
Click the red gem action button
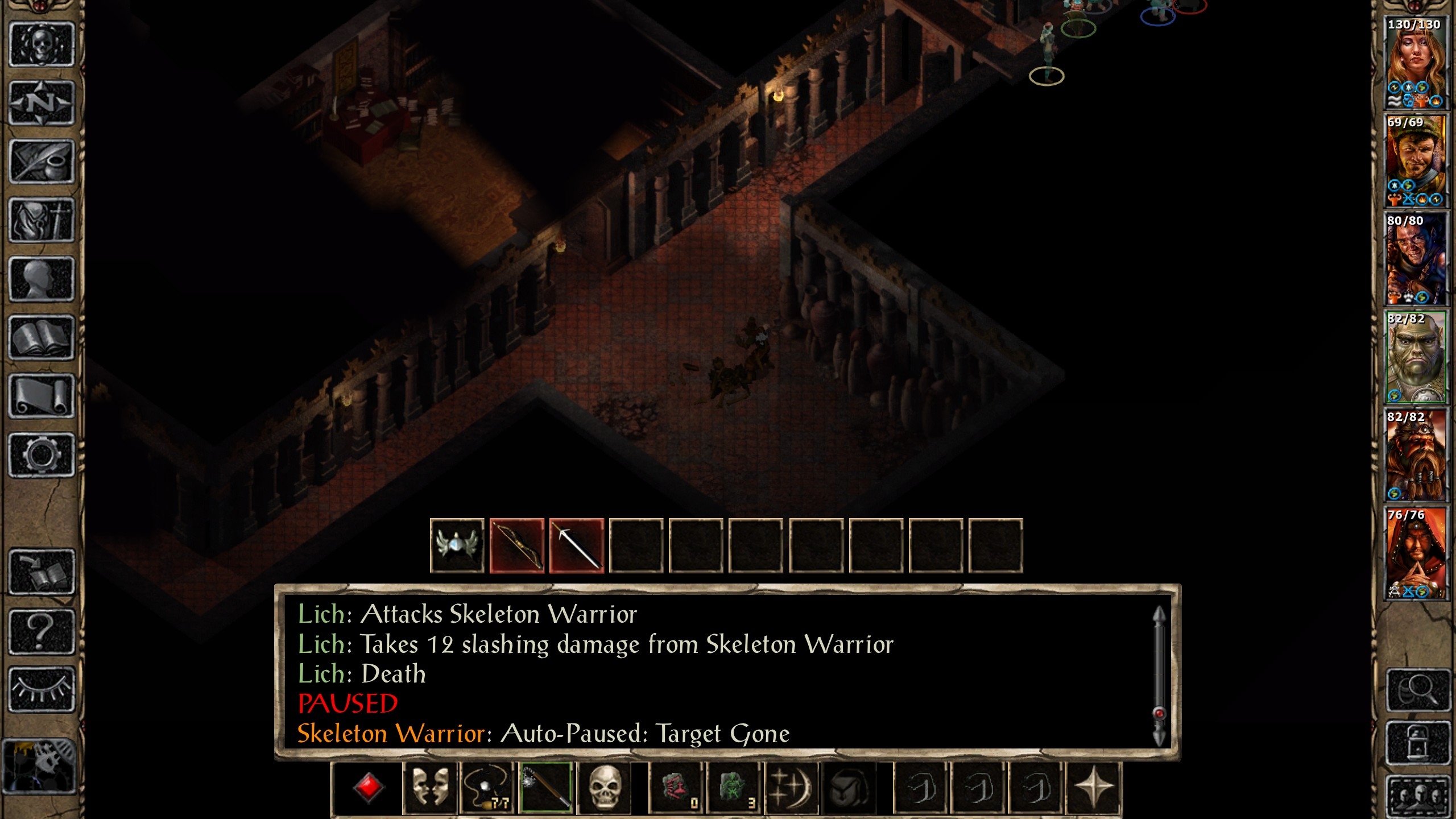point(368,788)
